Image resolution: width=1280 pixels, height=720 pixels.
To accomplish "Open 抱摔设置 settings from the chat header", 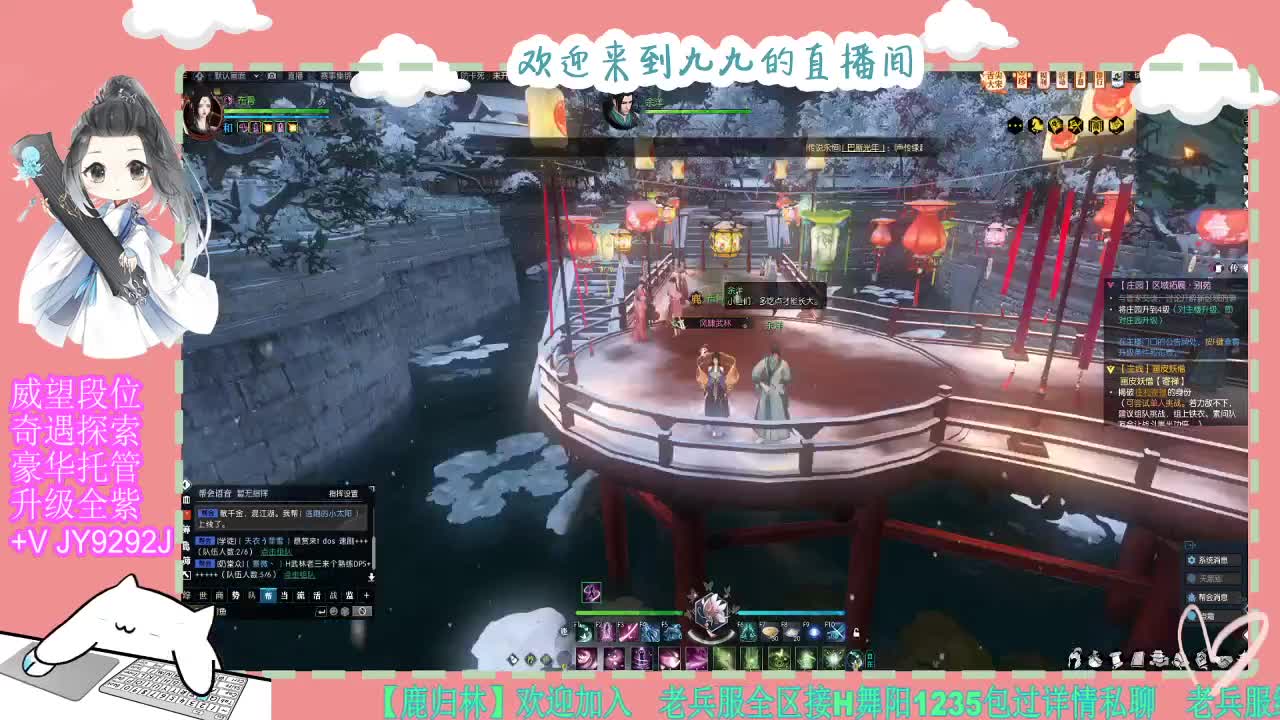I will [343, 493].
